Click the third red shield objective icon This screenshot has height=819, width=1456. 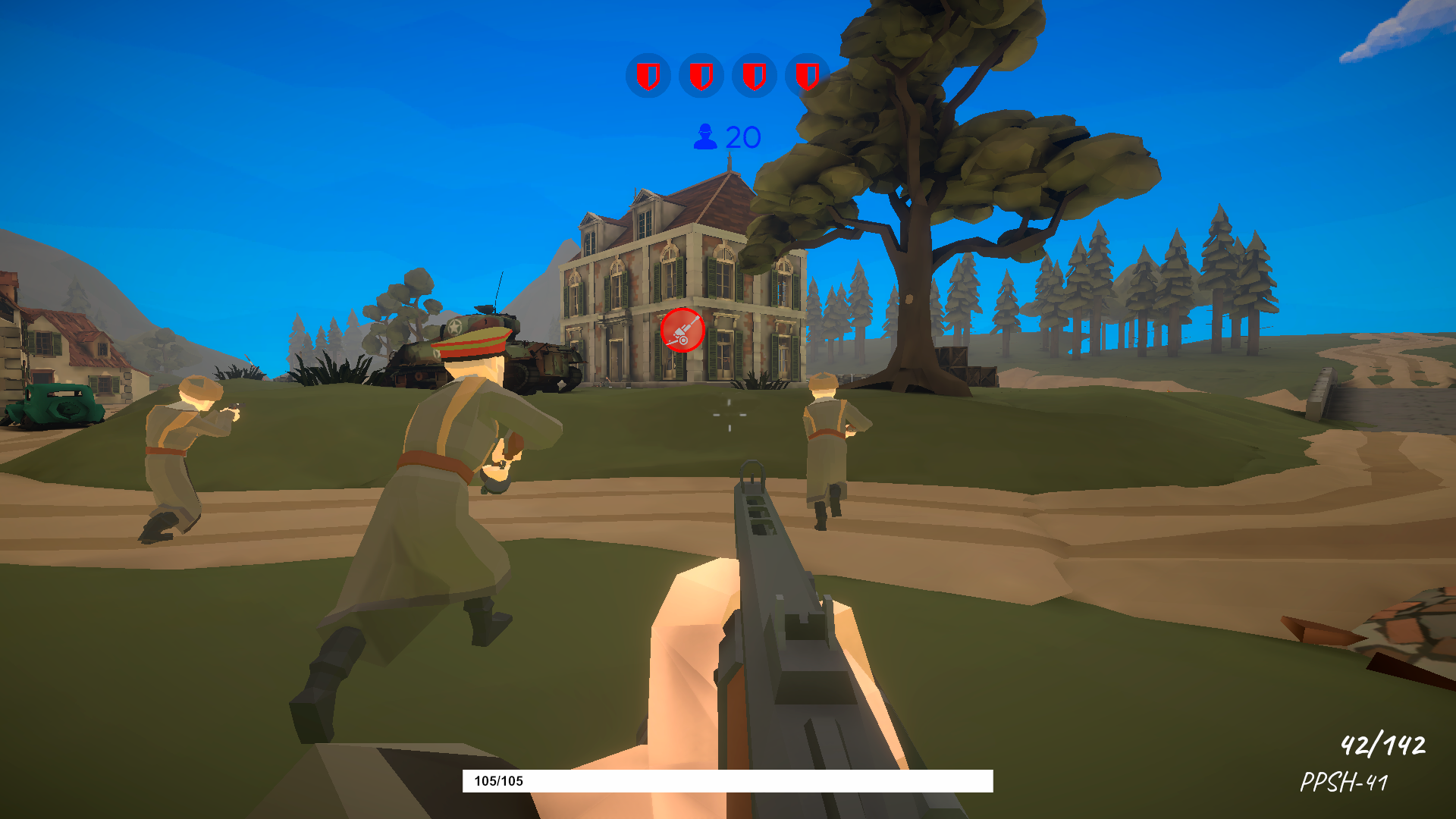(x=755, y=76)
